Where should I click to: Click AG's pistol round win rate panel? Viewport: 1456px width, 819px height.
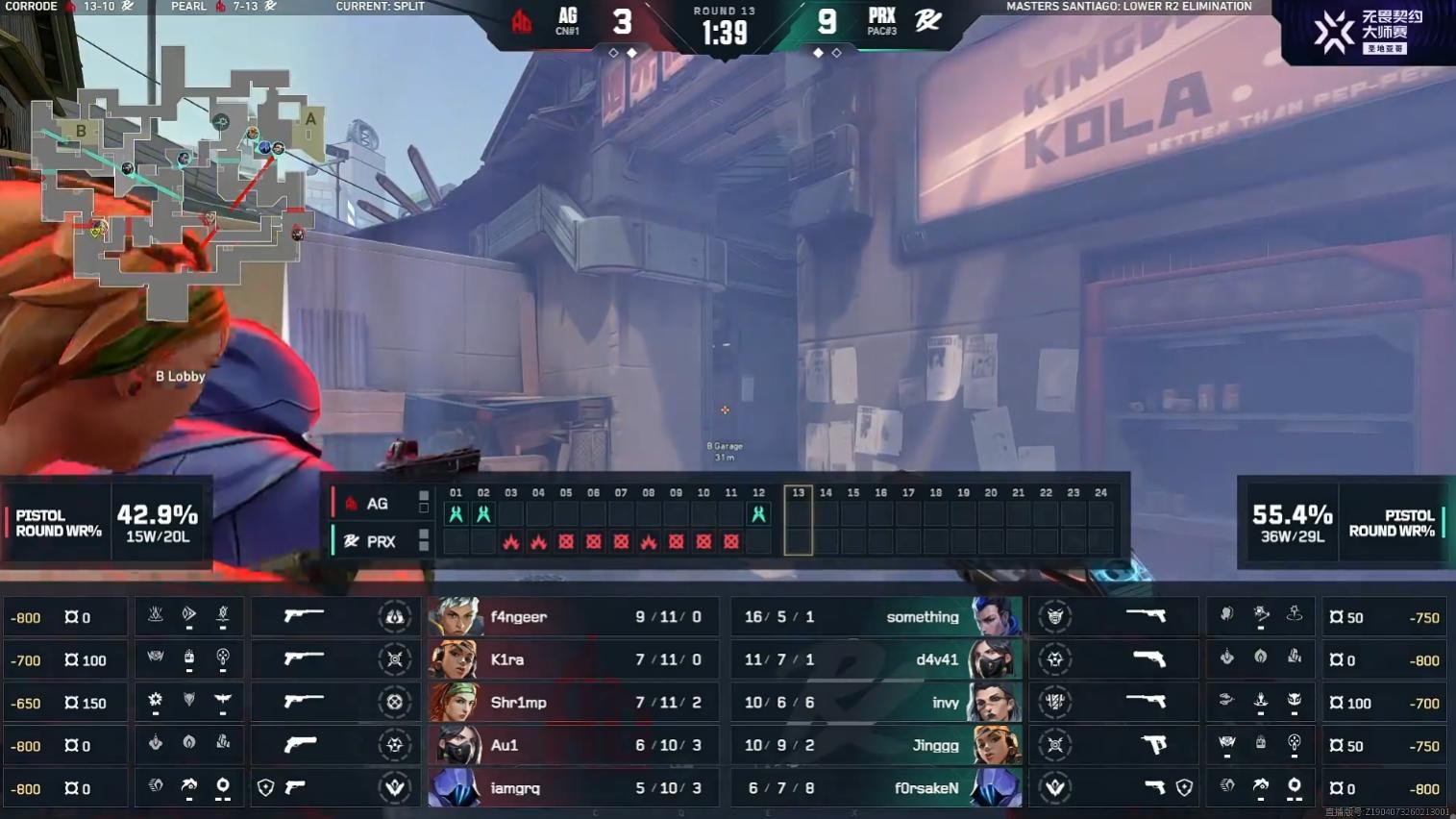point(106,523)
